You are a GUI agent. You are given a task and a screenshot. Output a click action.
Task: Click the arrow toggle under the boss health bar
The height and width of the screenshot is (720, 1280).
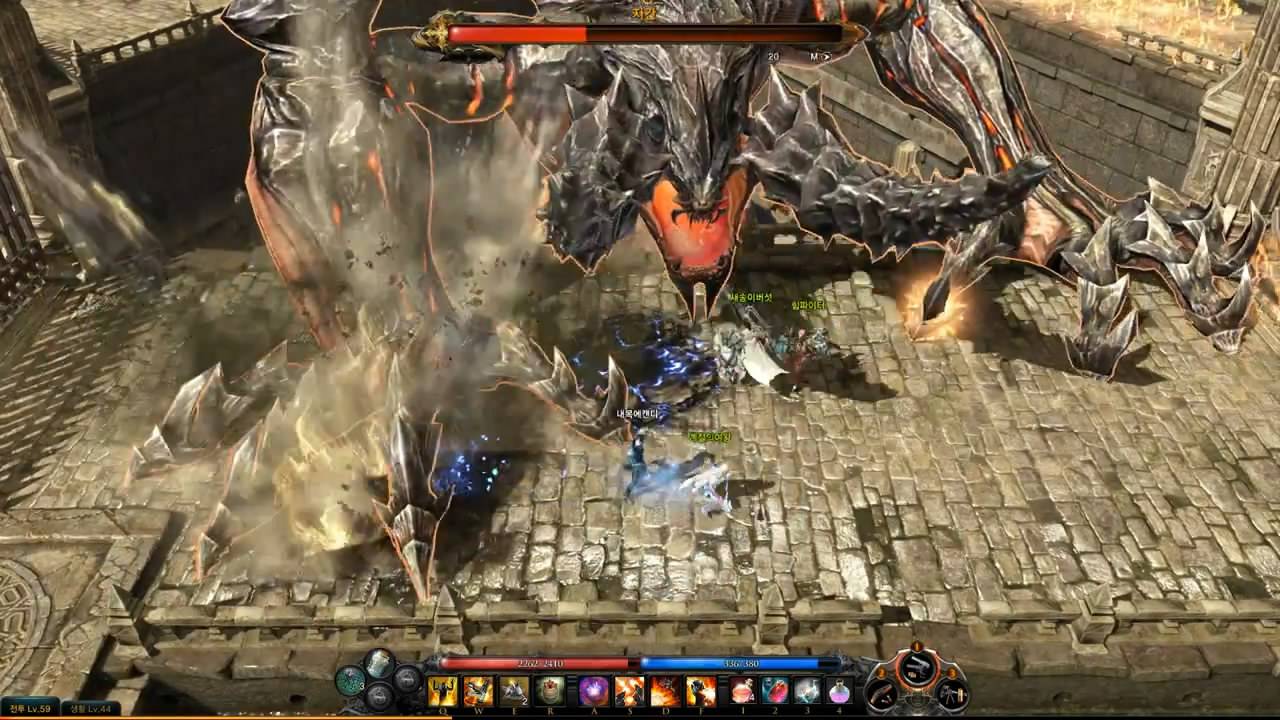point(826,57)
